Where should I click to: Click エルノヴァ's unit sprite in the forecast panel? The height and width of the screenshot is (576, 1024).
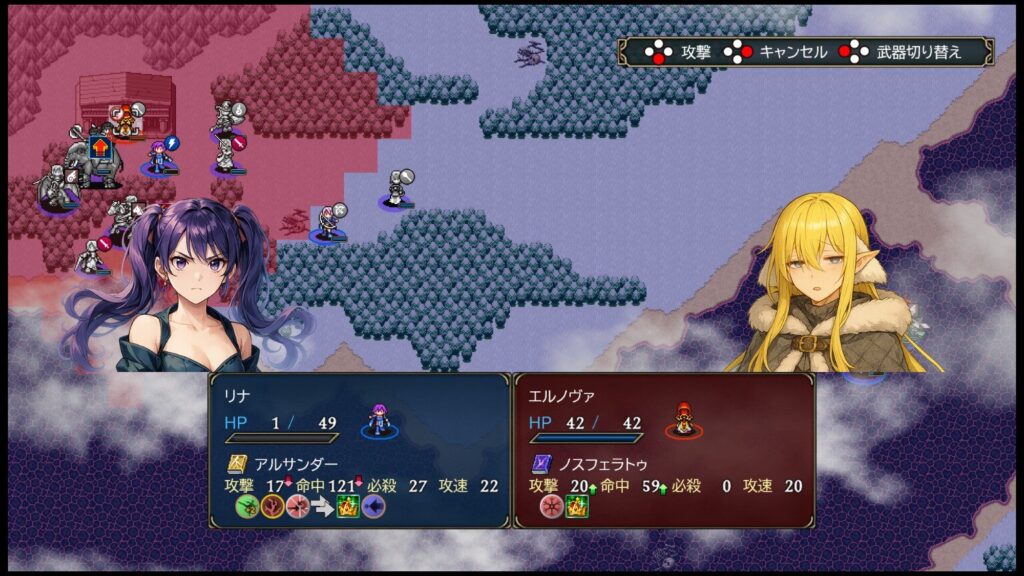(683, 420)
